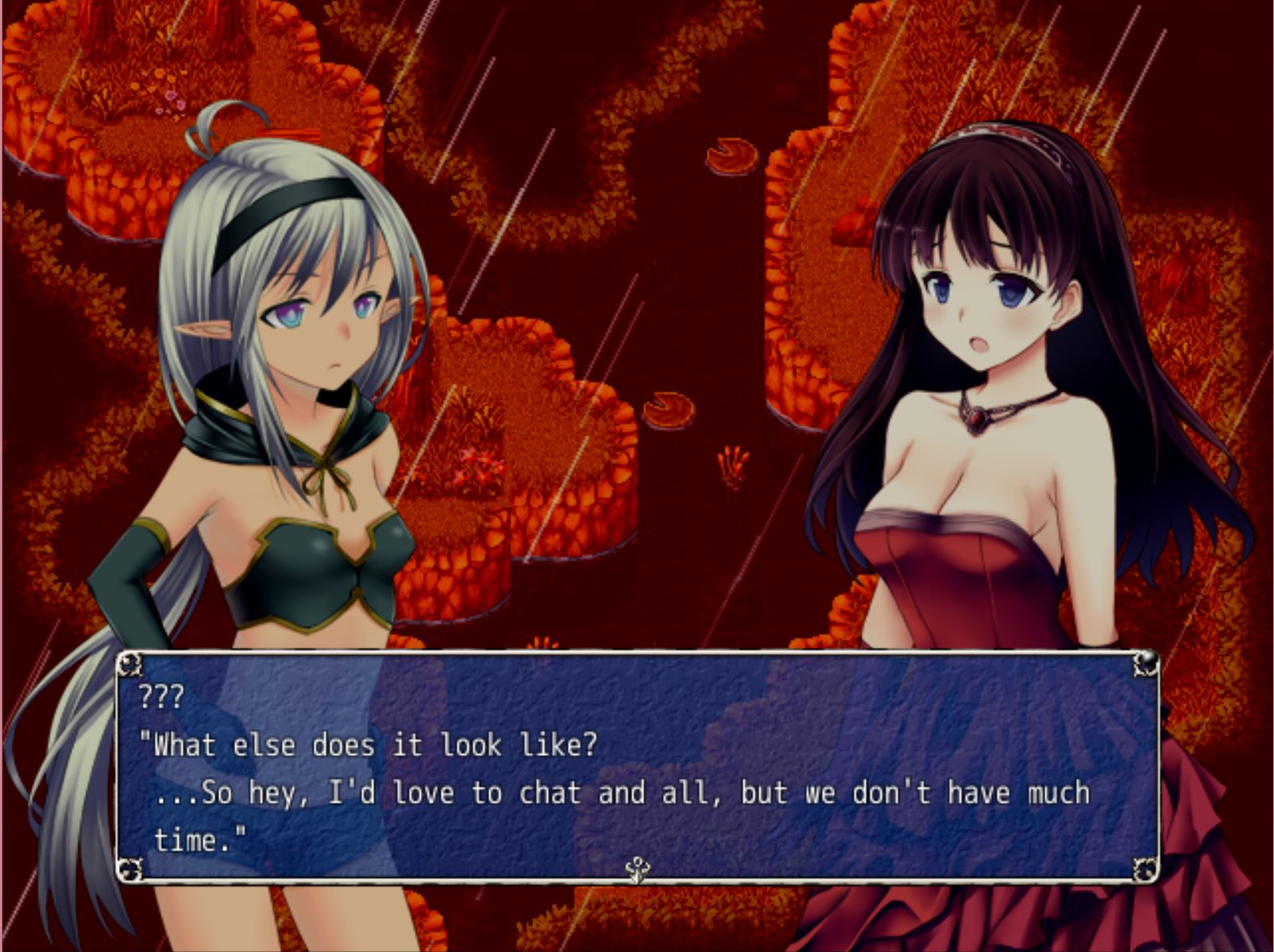Click the dialogue box to advance text
The image size is (1274, 952).
tap(636, 766)
